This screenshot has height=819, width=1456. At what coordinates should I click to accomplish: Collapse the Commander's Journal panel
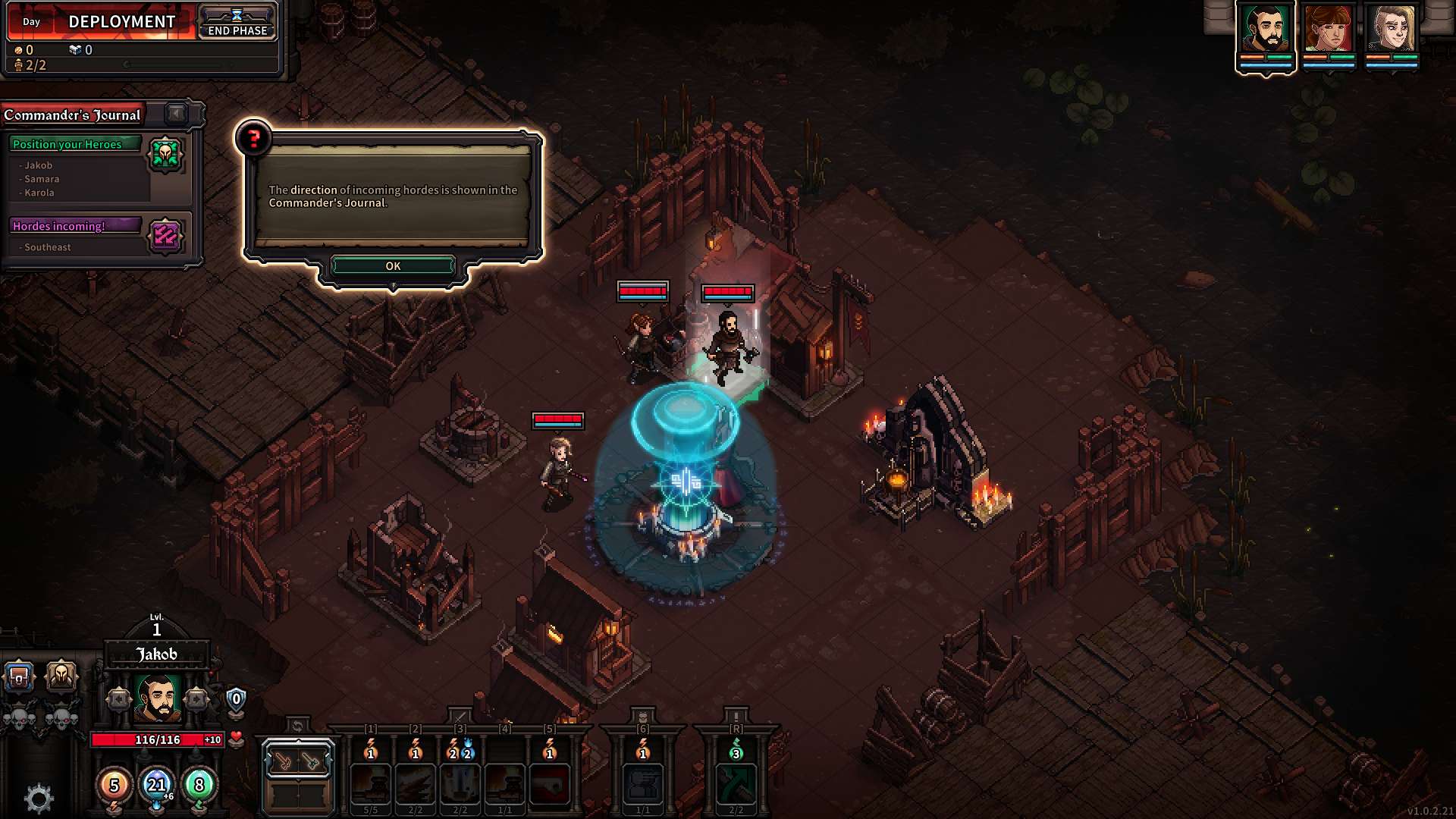(x=177, y=114)
